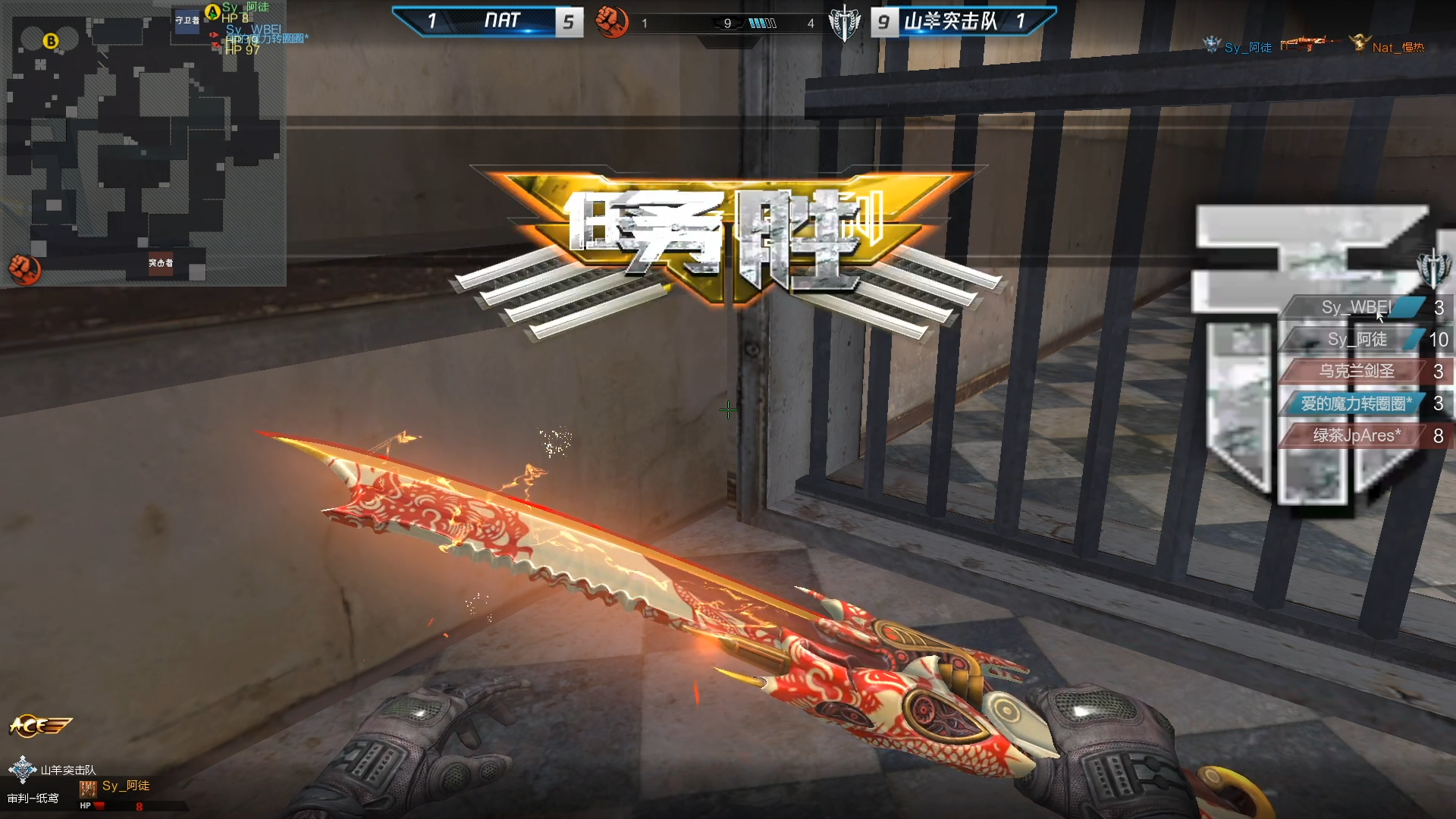Click the red fist attackers team emblem

click(x=611, y=21)
